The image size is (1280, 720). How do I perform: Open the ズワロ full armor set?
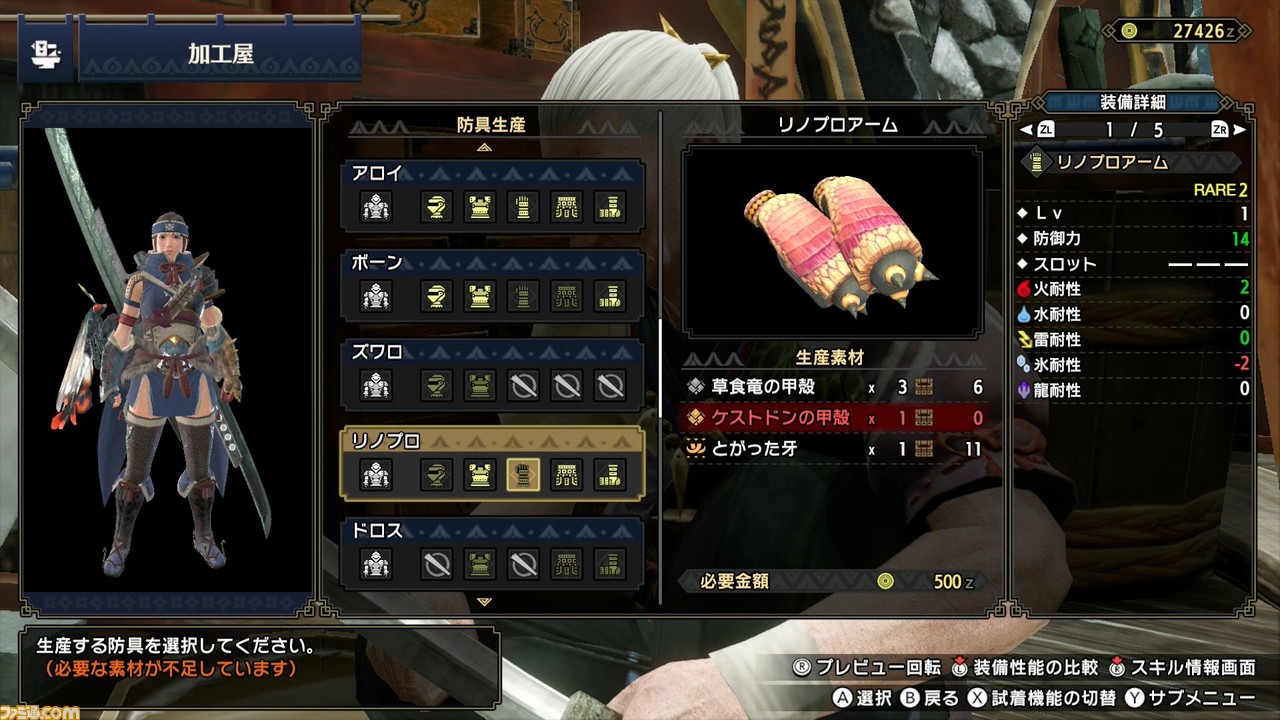point(376,385)
